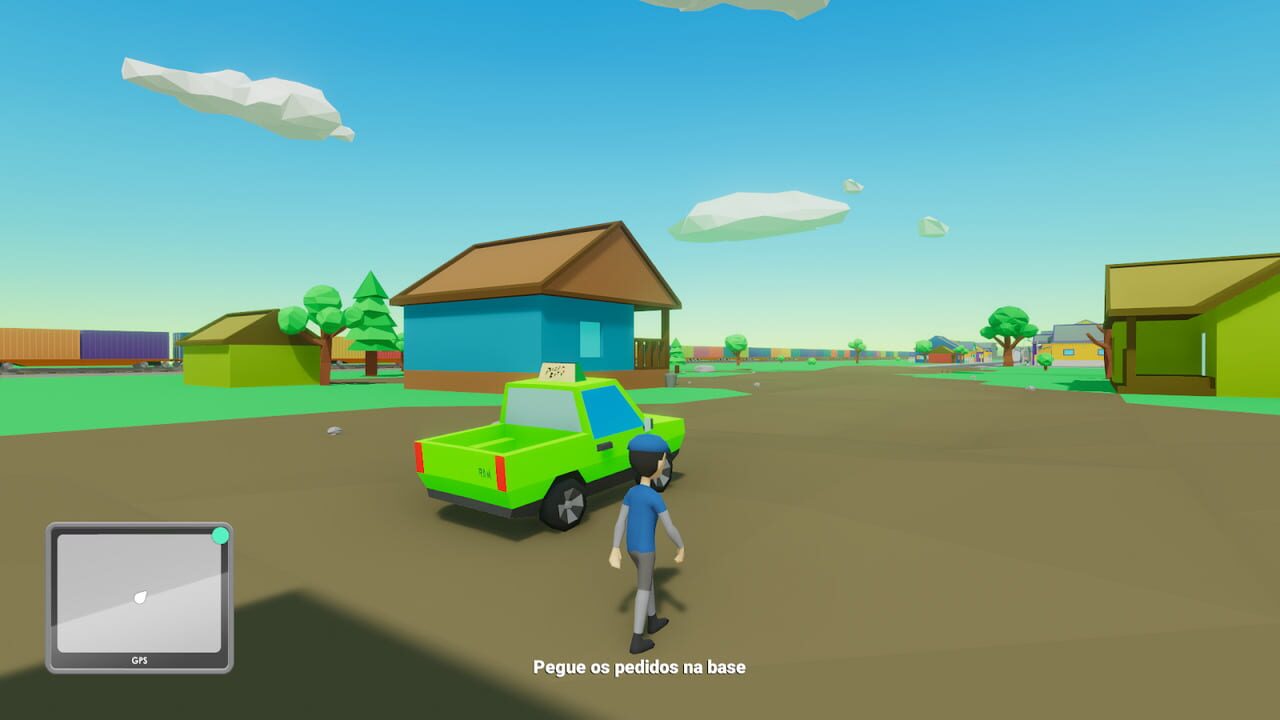
Task: Click the RBK logo on the tailgate
Action: [x=483, y=472]
